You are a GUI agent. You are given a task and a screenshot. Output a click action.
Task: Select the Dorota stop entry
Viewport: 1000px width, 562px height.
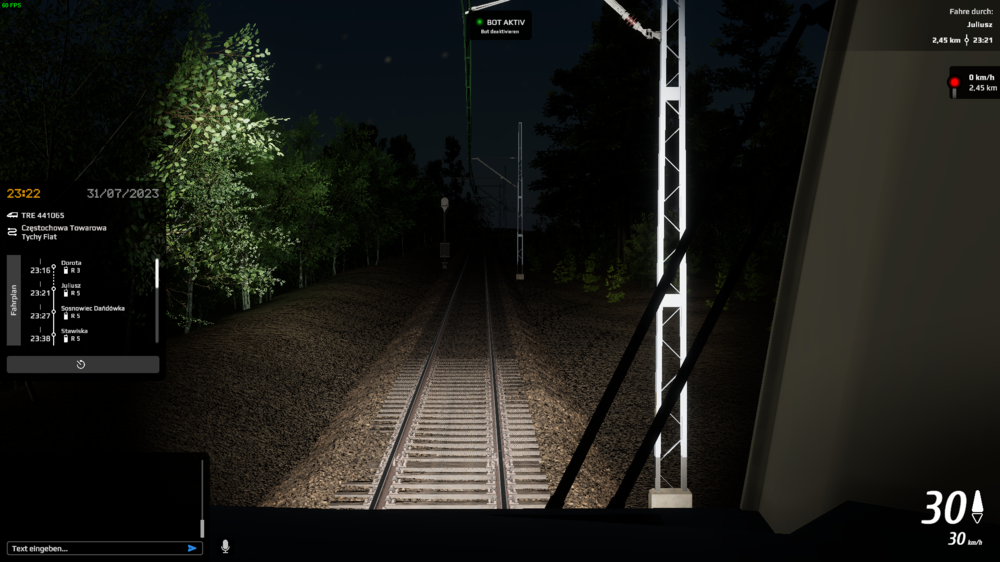click(70, 262)
